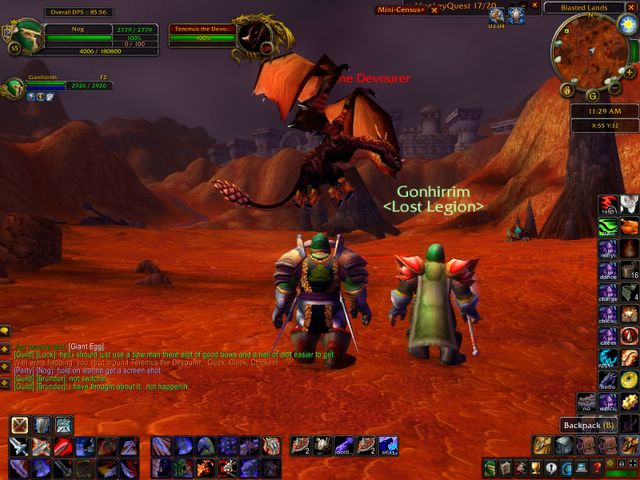Activate the 'dance' macro button
The width and height of the screenshot is (640, 480).
pyautogui.click(x=607, y=270)
